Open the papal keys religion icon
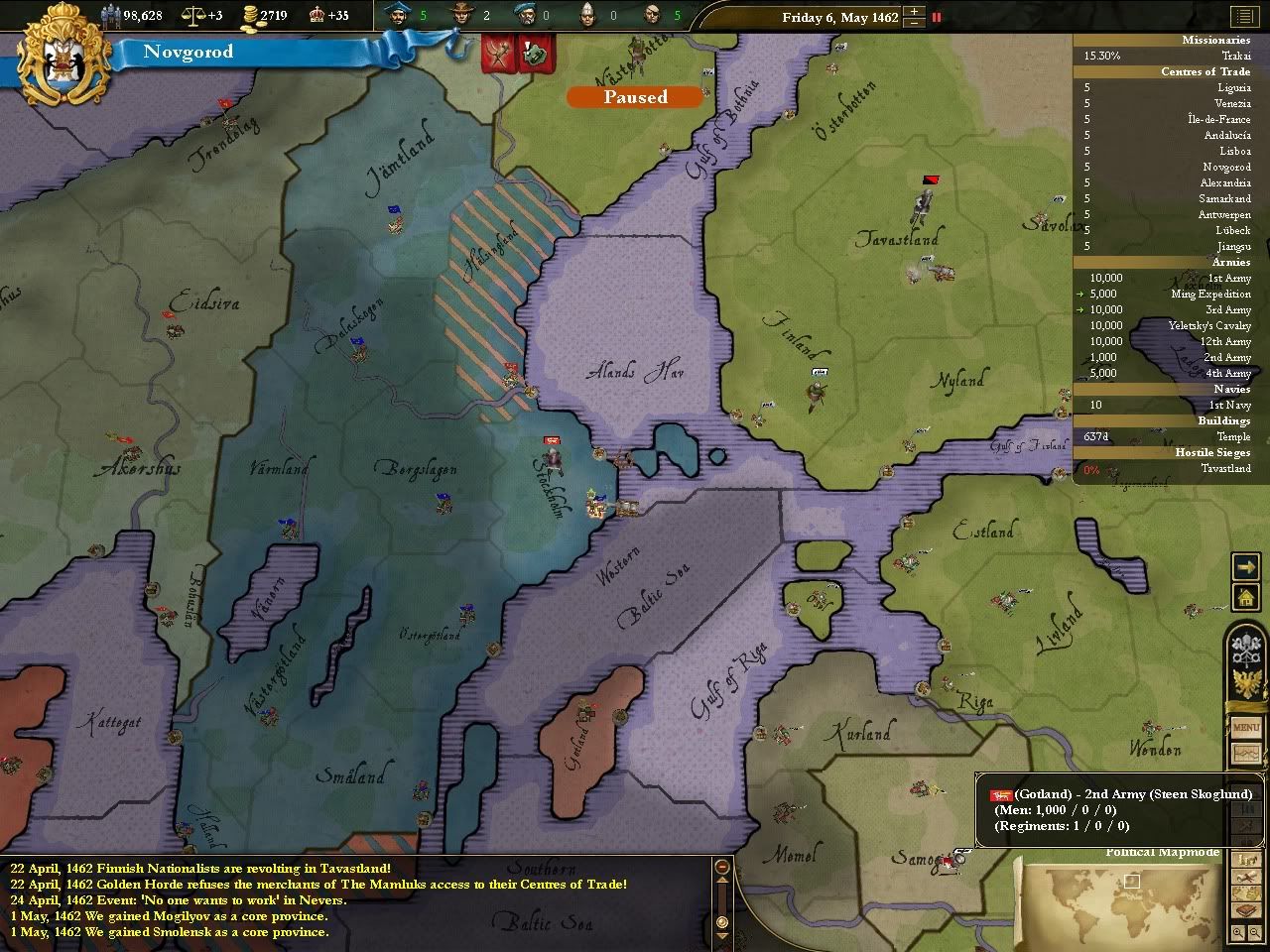The image size is (1270, 952). coord(1245,650)
